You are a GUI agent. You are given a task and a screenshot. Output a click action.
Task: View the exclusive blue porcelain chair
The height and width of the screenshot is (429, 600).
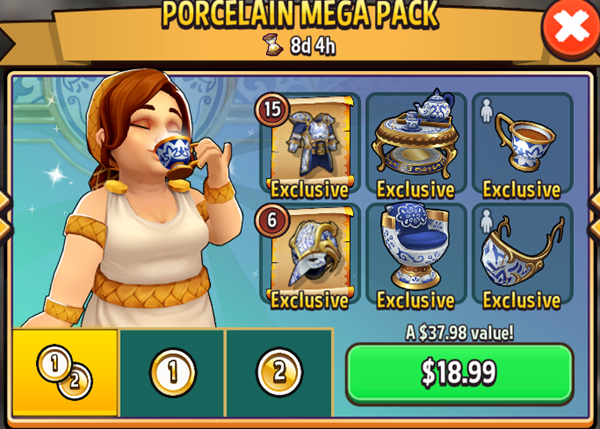click(416, 257)
